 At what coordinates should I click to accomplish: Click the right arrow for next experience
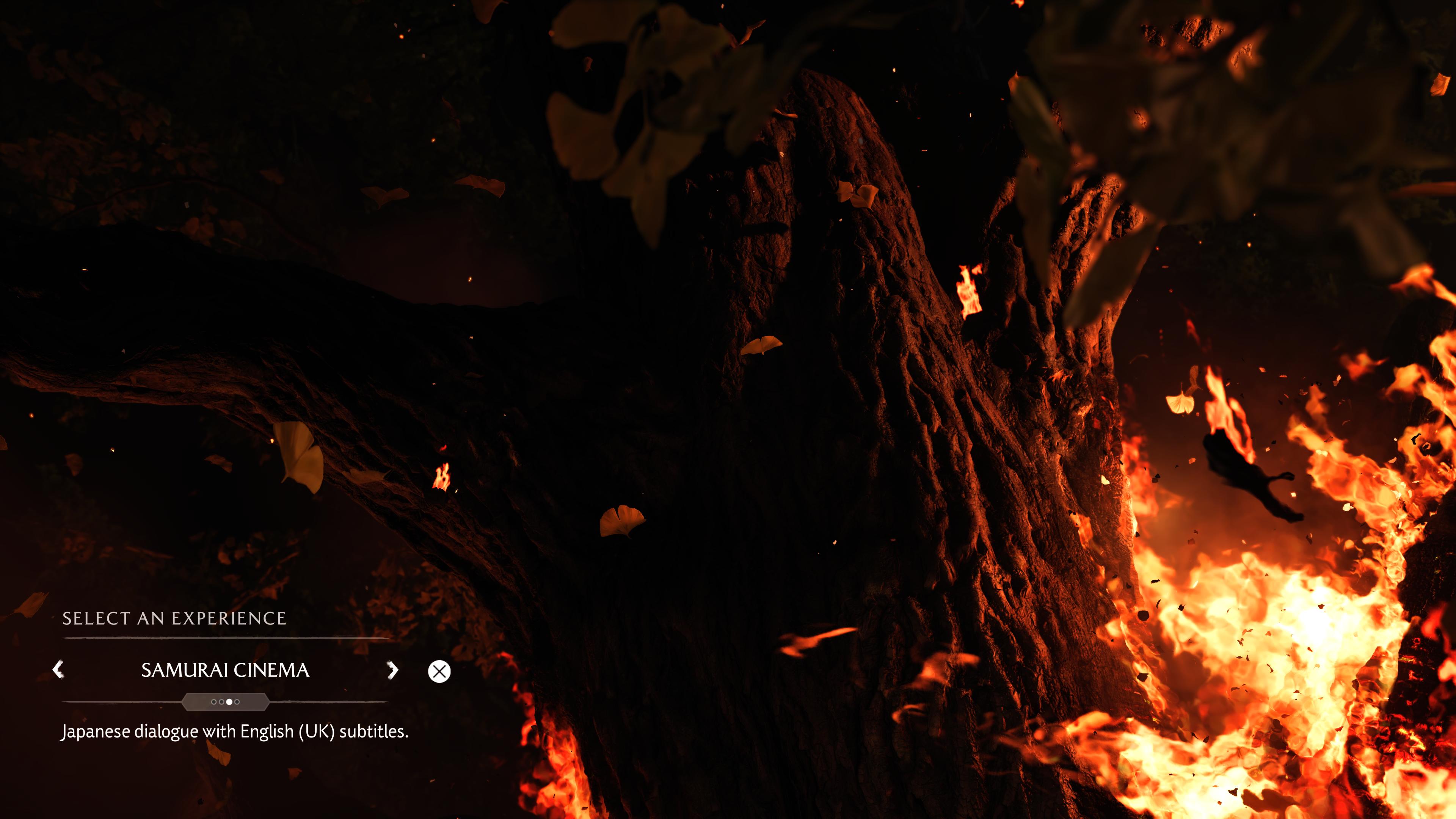point(392,670)
